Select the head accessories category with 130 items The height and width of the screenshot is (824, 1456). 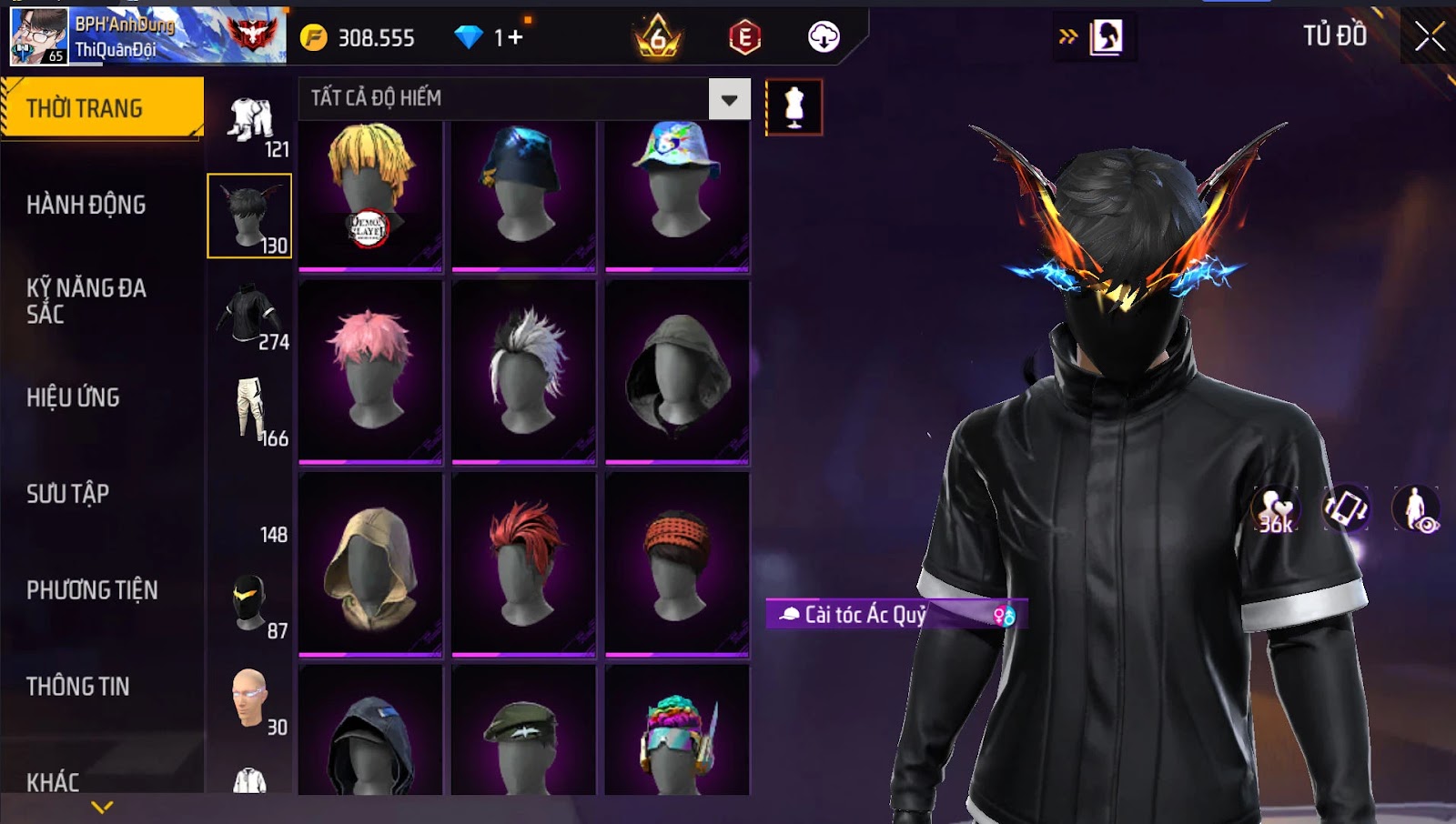(249, 216)
